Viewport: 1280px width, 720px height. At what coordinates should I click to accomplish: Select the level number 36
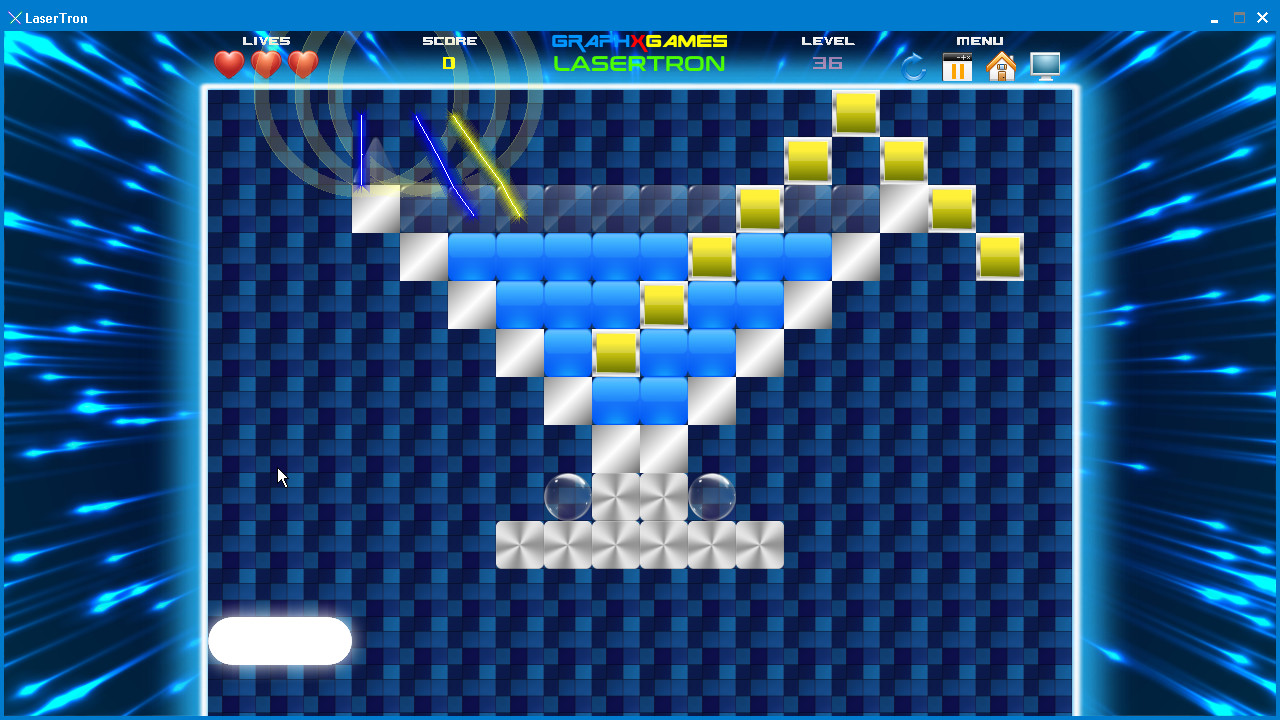(x=827, y=63)
